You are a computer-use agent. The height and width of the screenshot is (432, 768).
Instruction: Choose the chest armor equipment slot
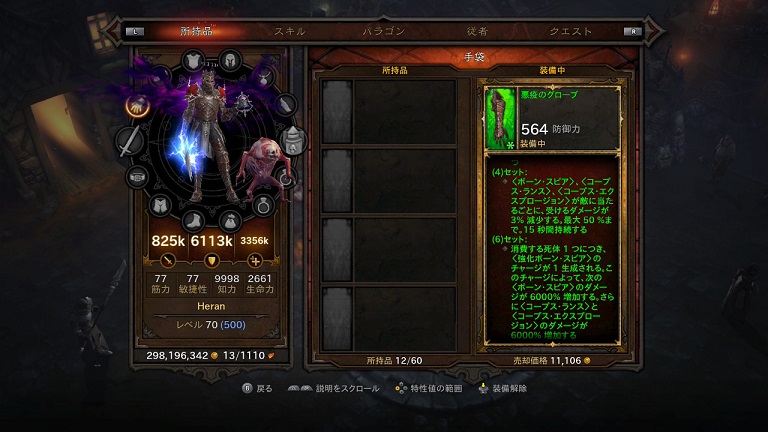pyautogui.click(x=193, y=62)
